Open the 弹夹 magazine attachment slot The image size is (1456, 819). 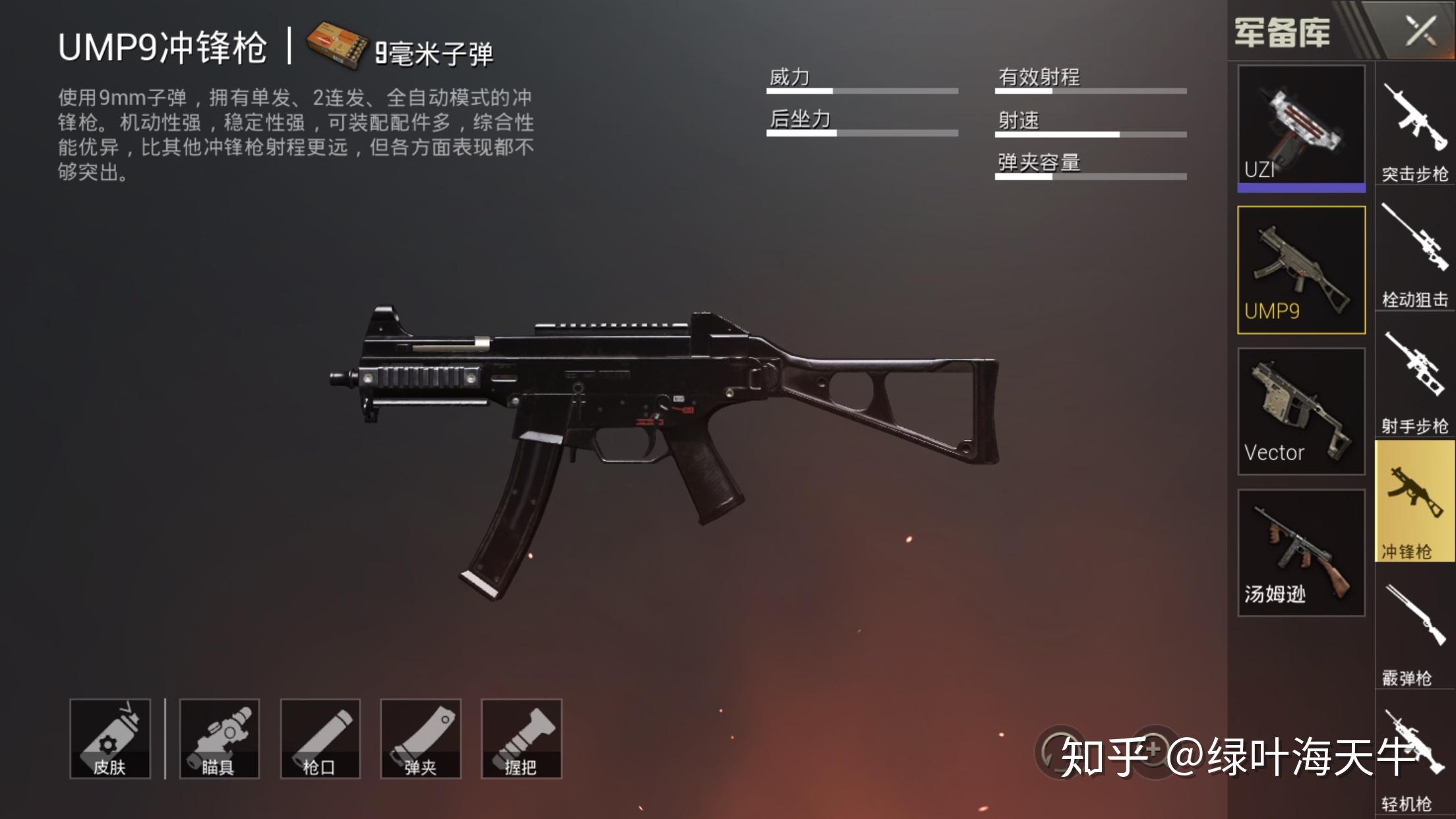click(x=421, y=739)
